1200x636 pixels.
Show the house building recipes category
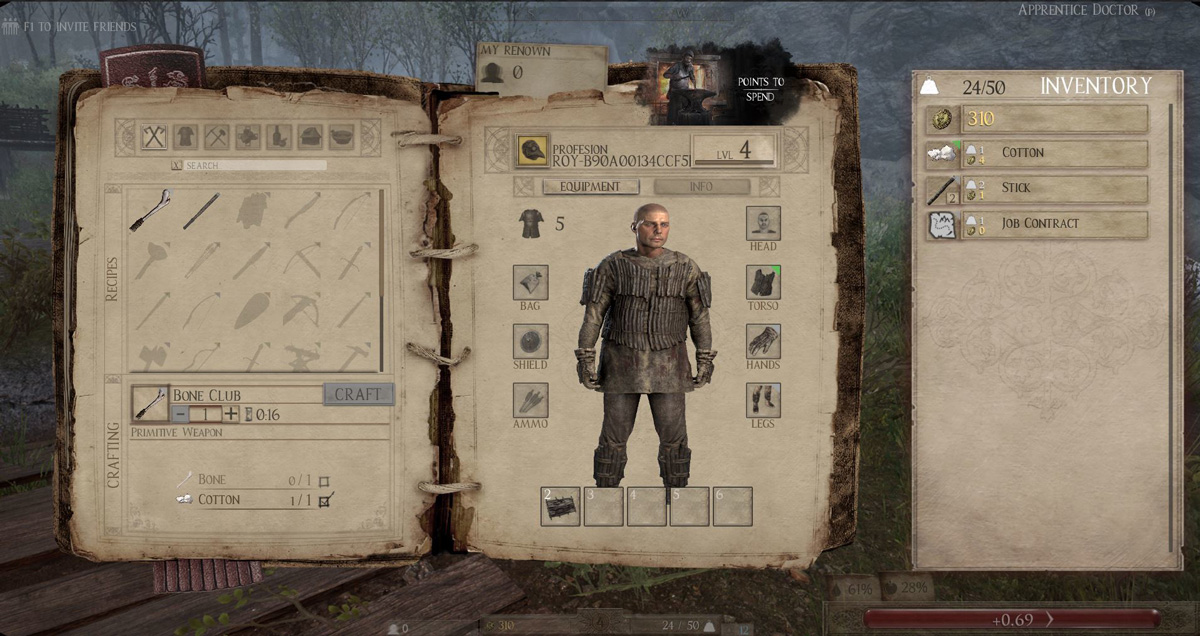point(310,137)
